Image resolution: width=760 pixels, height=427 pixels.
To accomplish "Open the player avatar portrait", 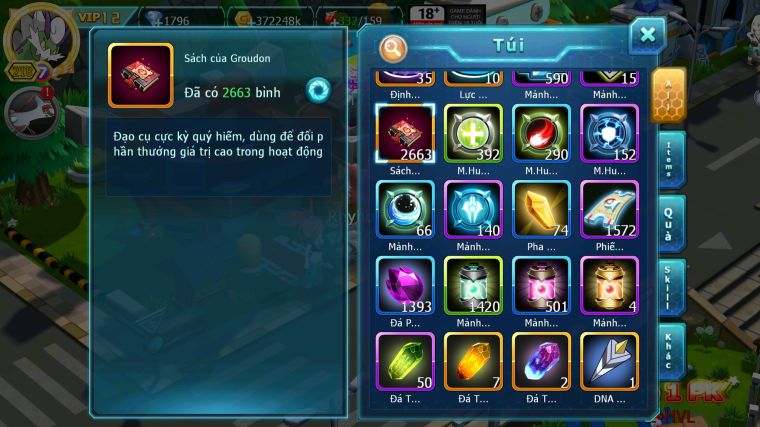I will coord(32,38).
